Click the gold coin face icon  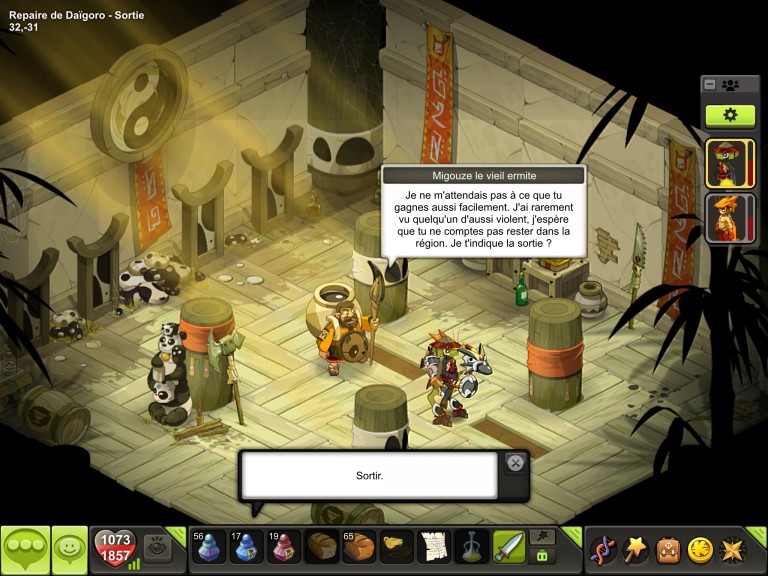point(700,549)
